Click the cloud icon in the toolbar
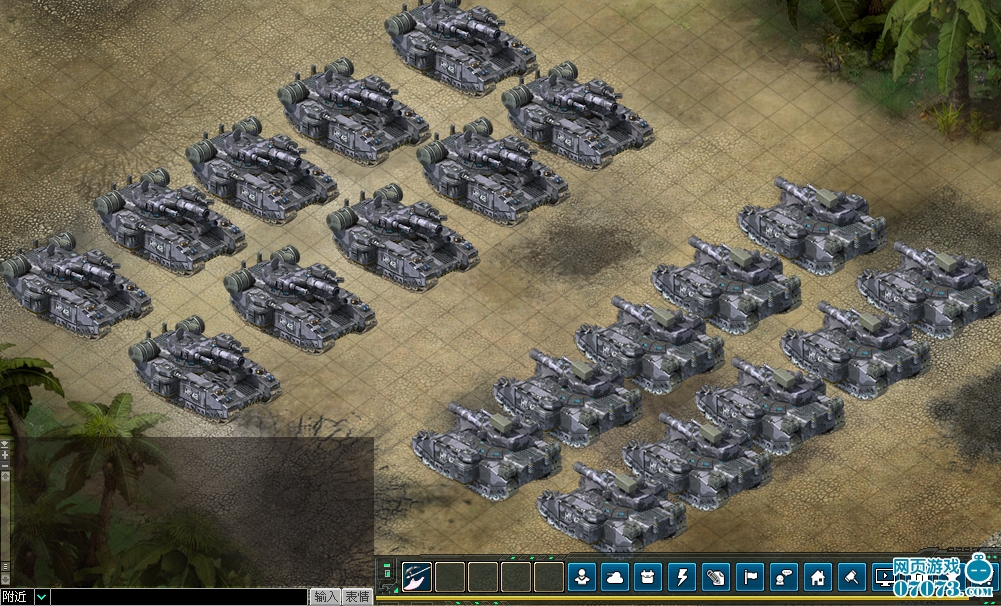 click(x=616, y=577)
